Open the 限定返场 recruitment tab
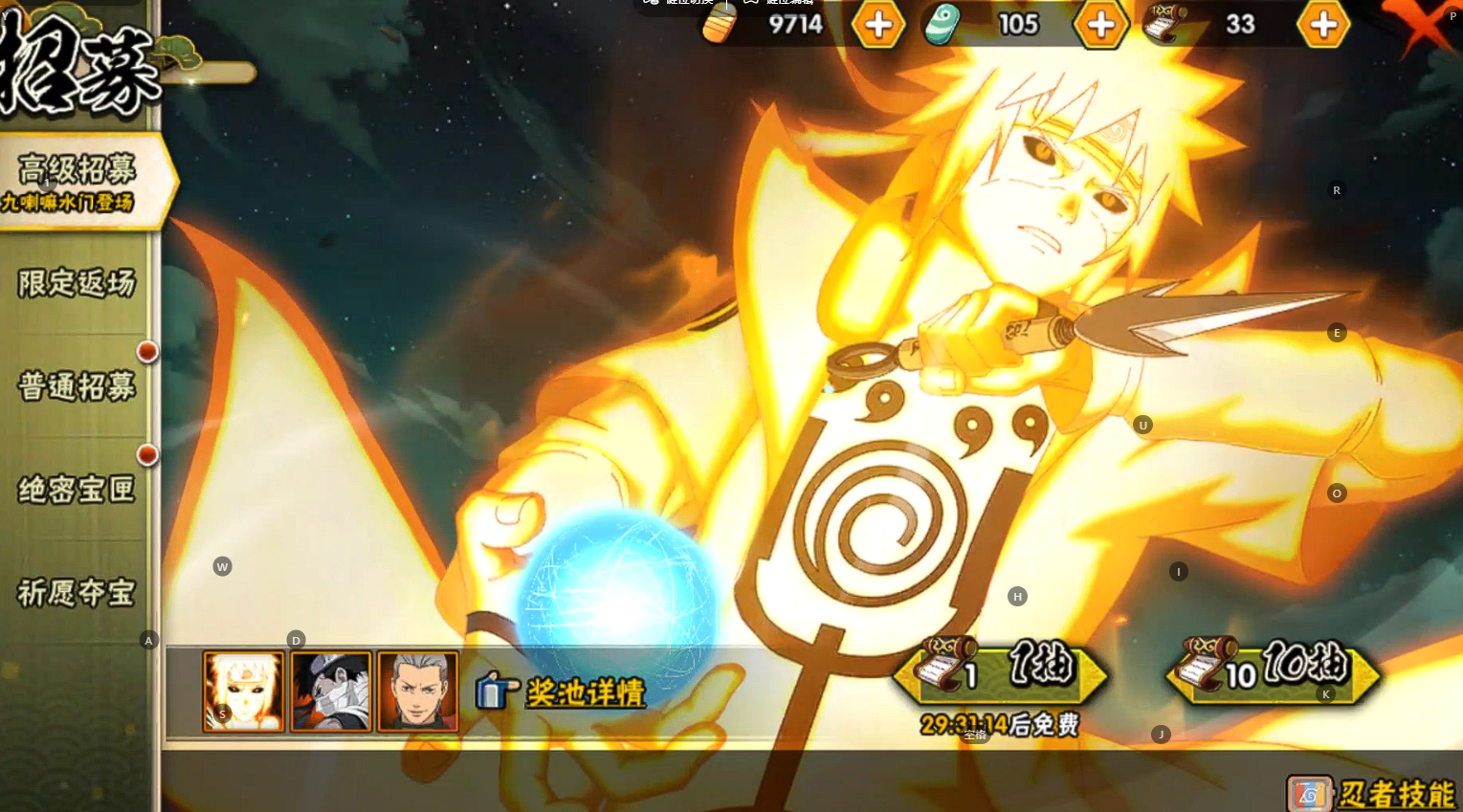This screenshot has height=812, width=1463. 77,283
